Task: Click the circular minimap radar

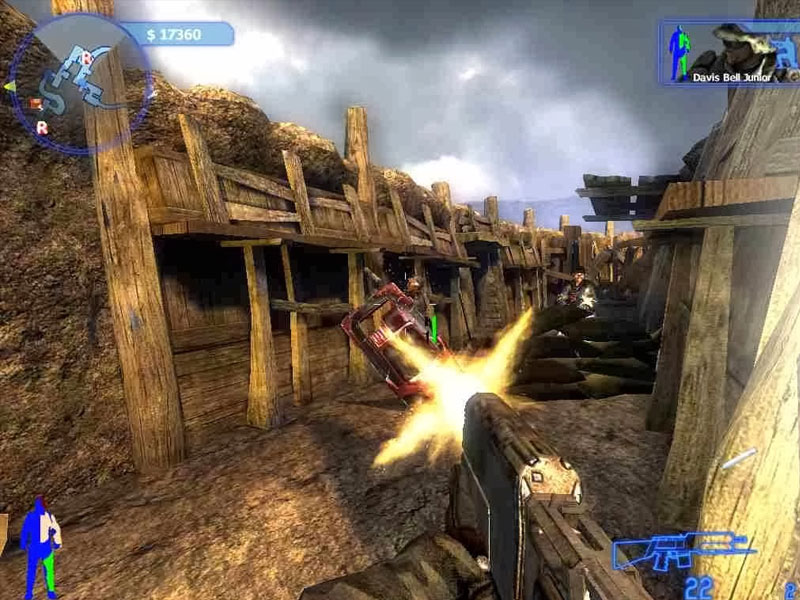Action: pos(79,84)
